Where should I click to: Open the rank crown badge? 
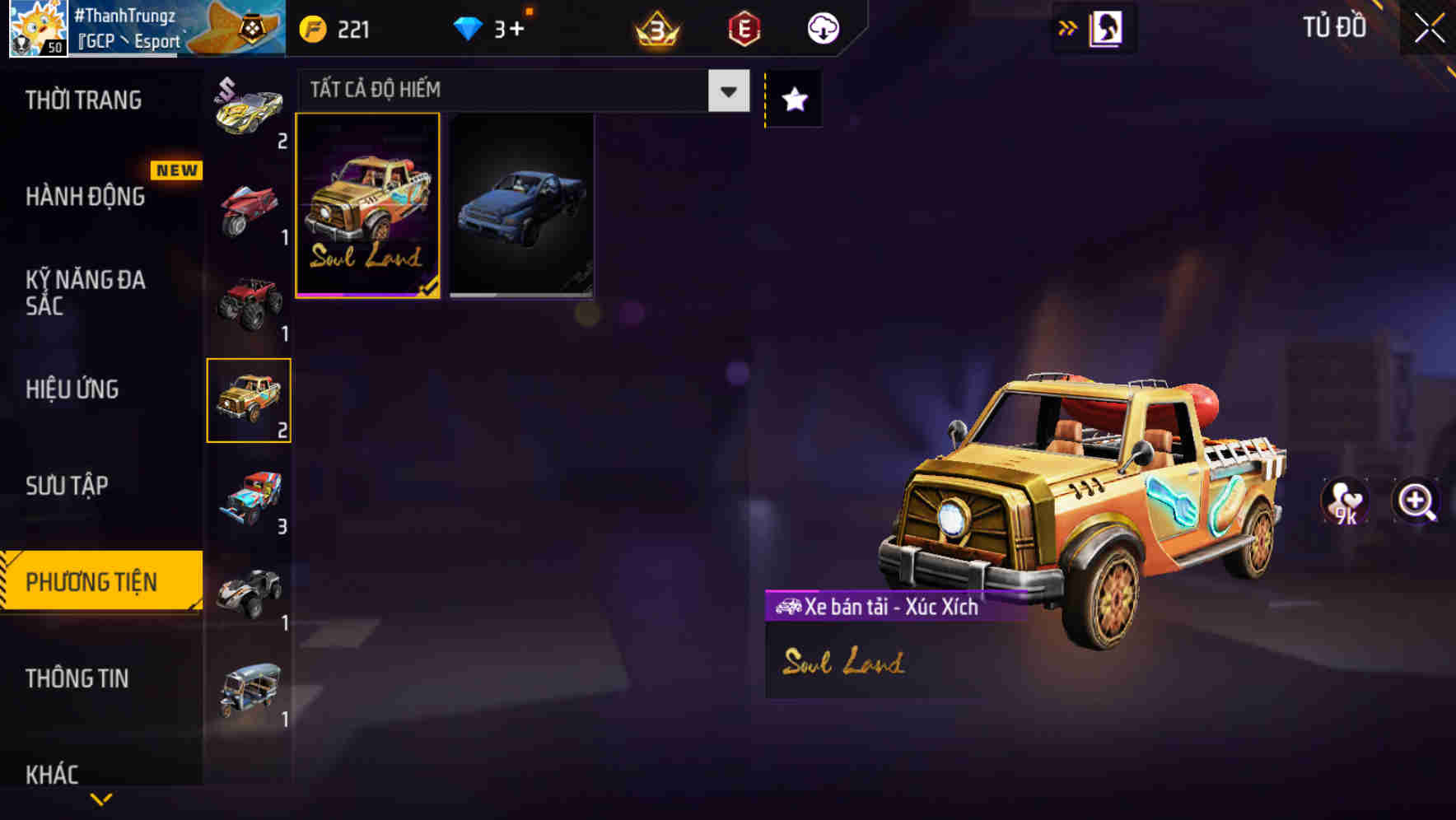pos(655,28)
